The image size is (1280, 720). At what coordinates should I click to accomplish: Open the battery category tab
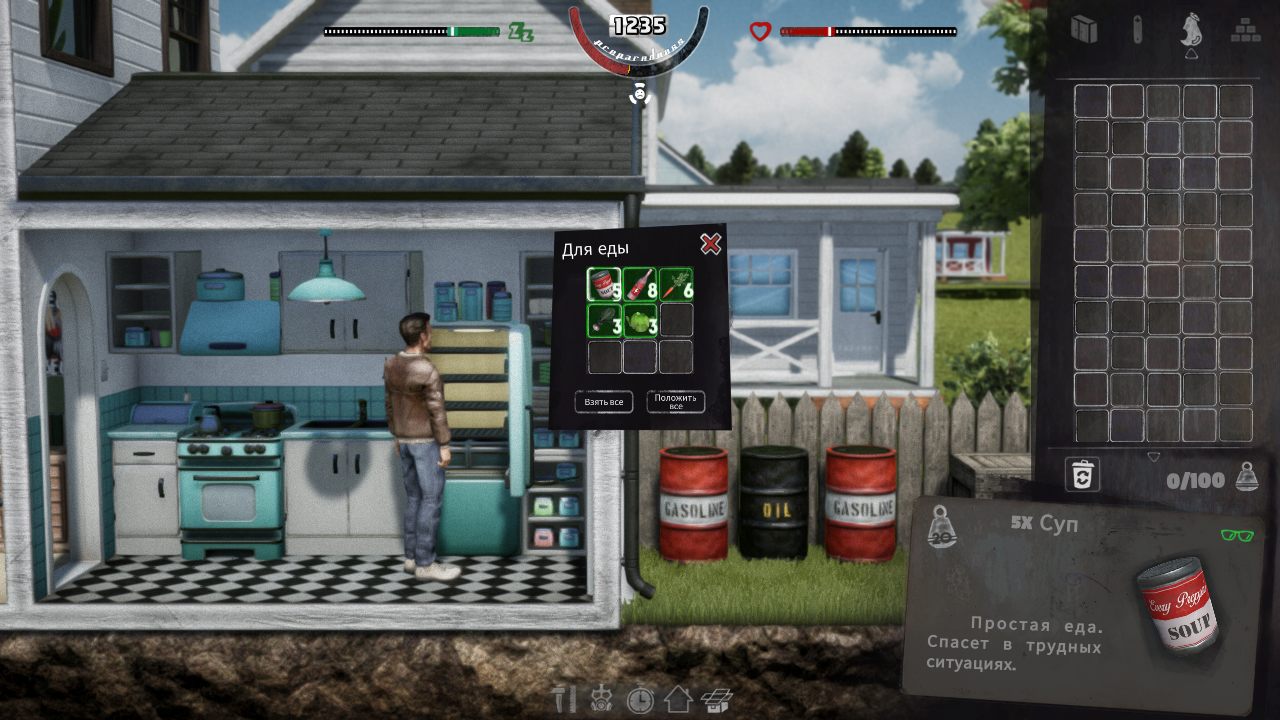coord(1137,29)
